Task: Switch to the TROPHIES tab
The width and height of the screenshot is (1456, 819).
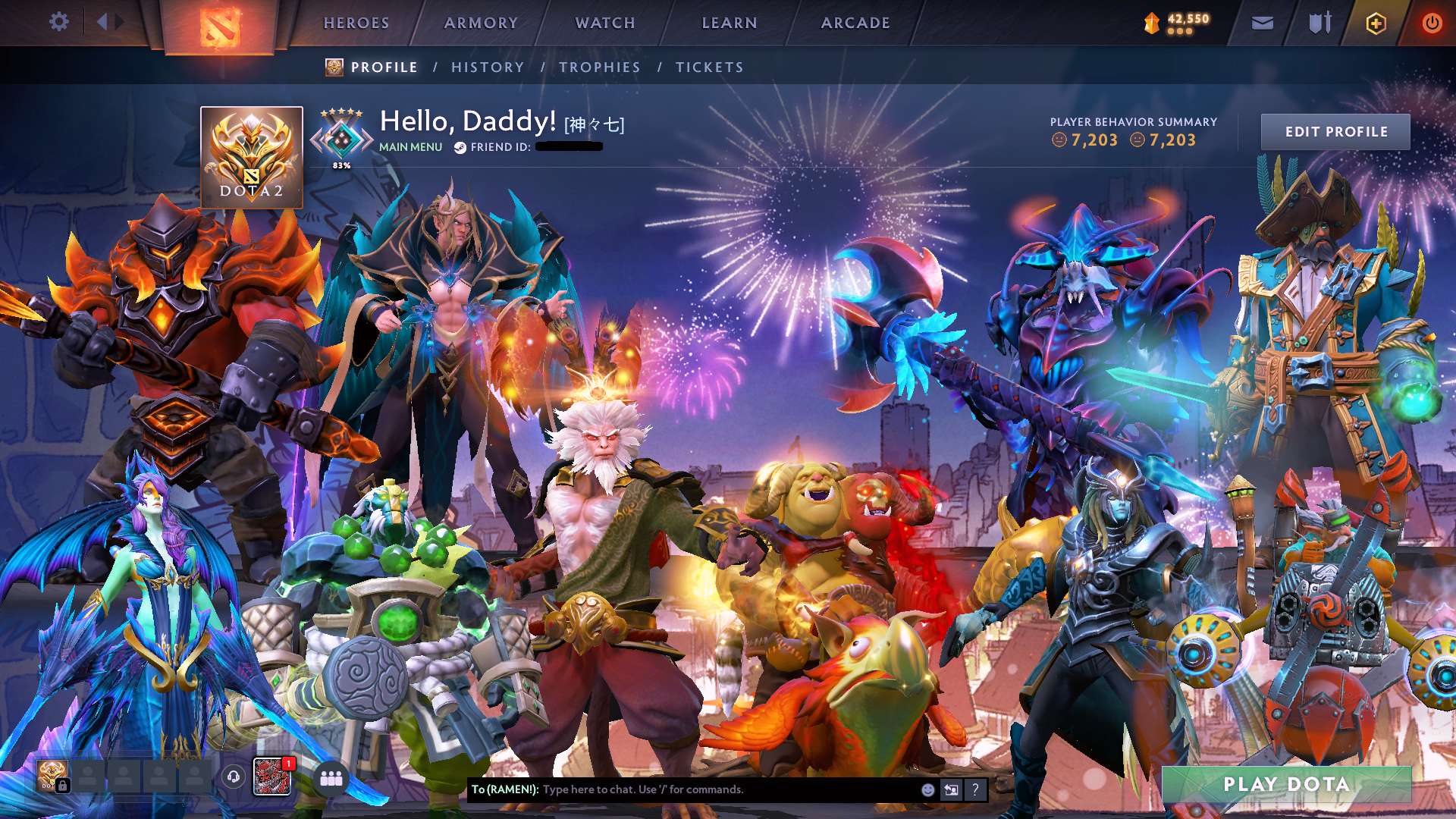Action: click(599, 67)
